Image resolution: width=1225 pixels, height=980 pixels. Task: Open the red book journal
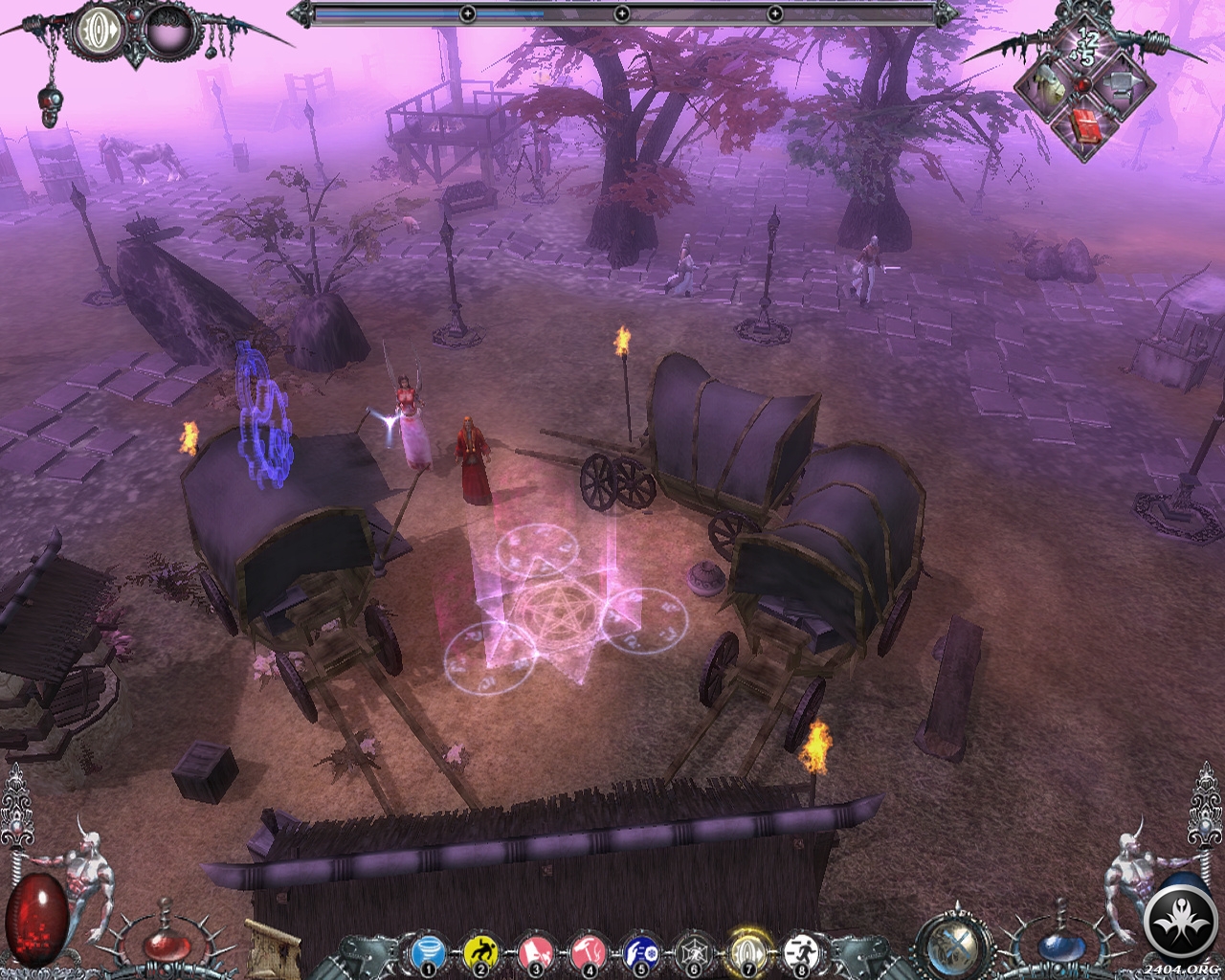pos(1085,126)
